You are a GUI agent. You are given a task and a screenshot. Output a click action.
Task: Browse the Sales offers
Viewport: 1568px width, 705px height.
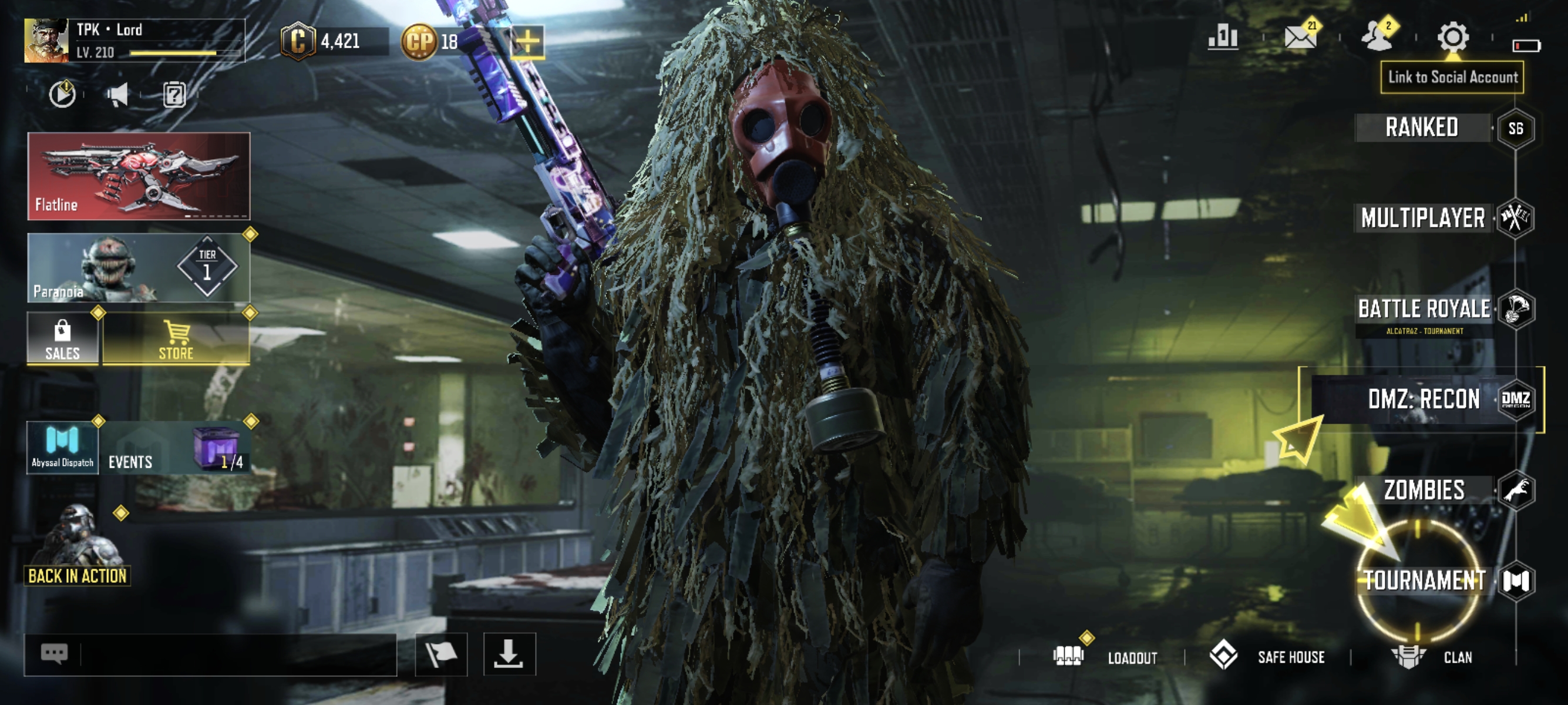(63, 339)
